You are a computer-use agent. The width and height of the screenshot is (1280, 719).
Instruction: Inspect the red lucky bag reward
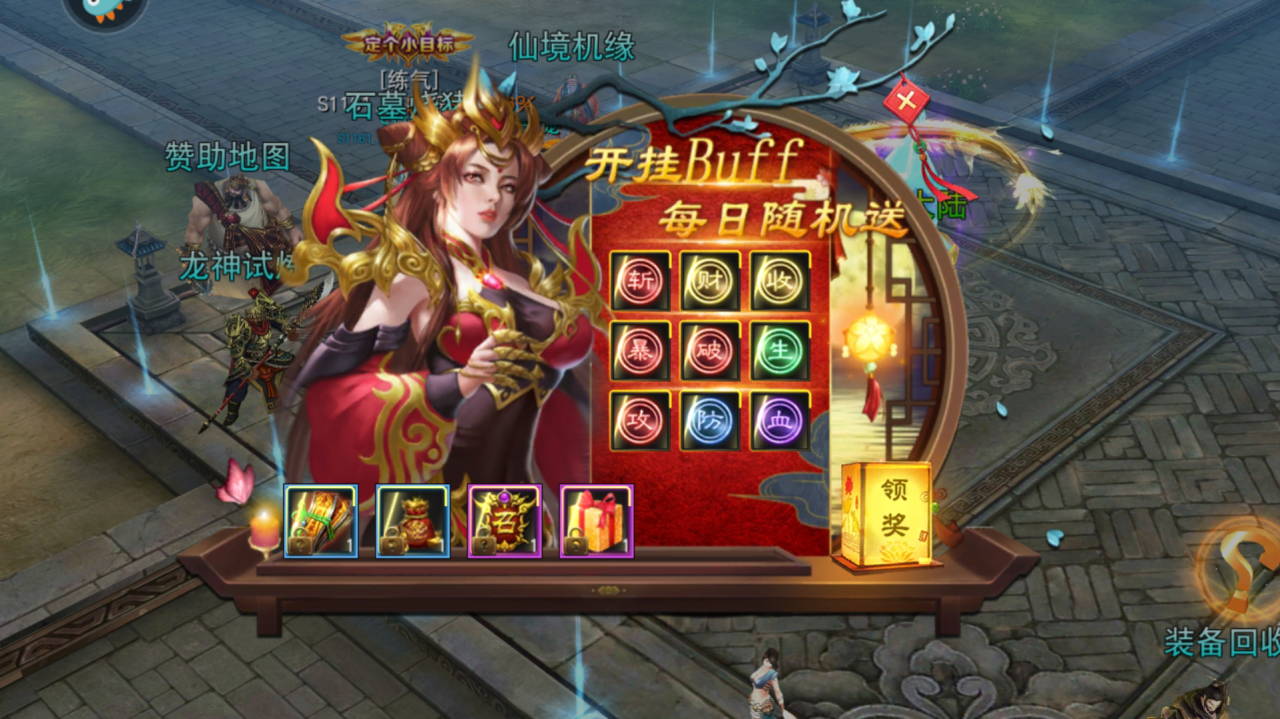click(x=413, y=521)
